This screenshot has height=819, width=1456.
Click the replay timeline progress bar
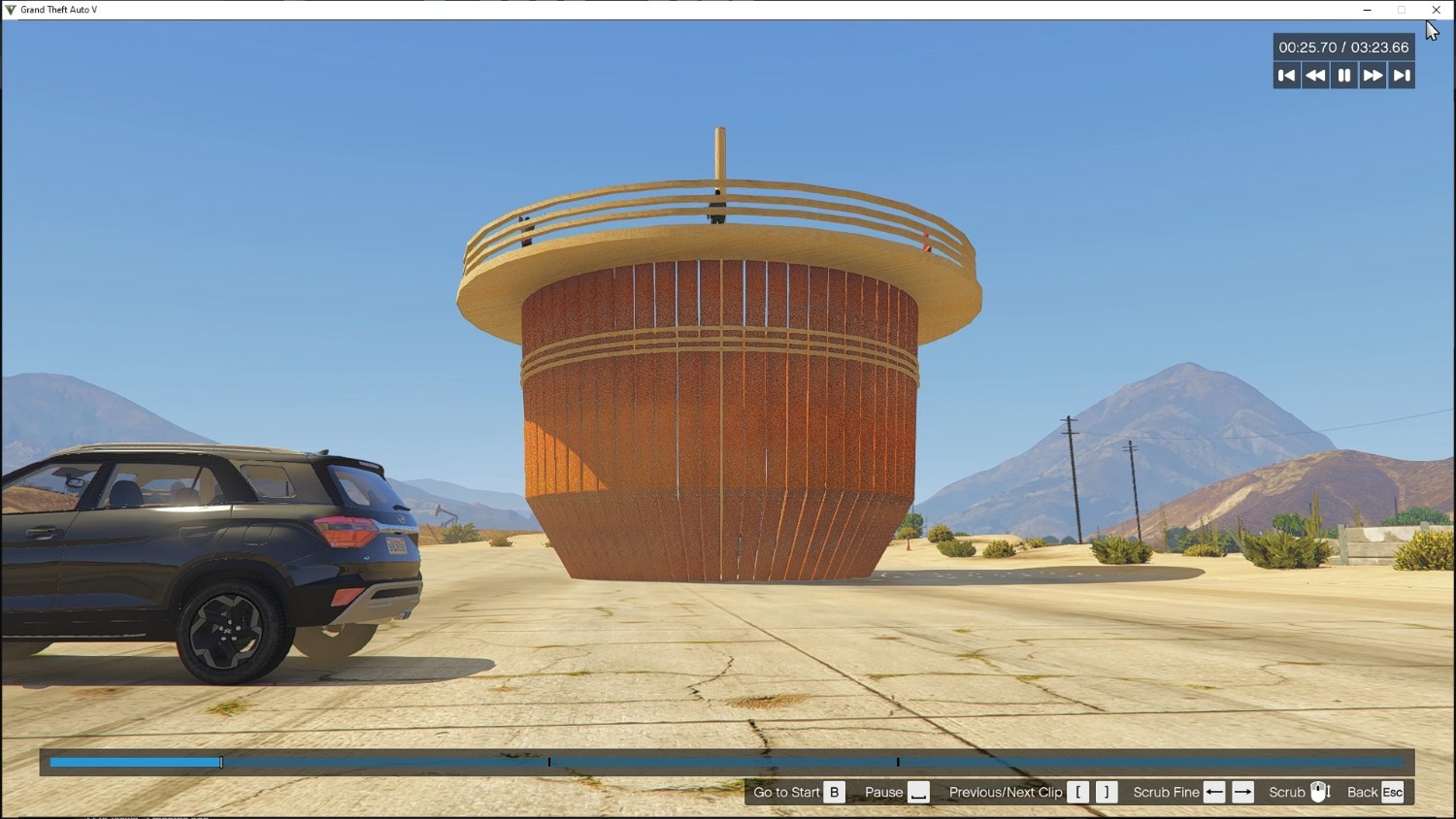[726, 763]
